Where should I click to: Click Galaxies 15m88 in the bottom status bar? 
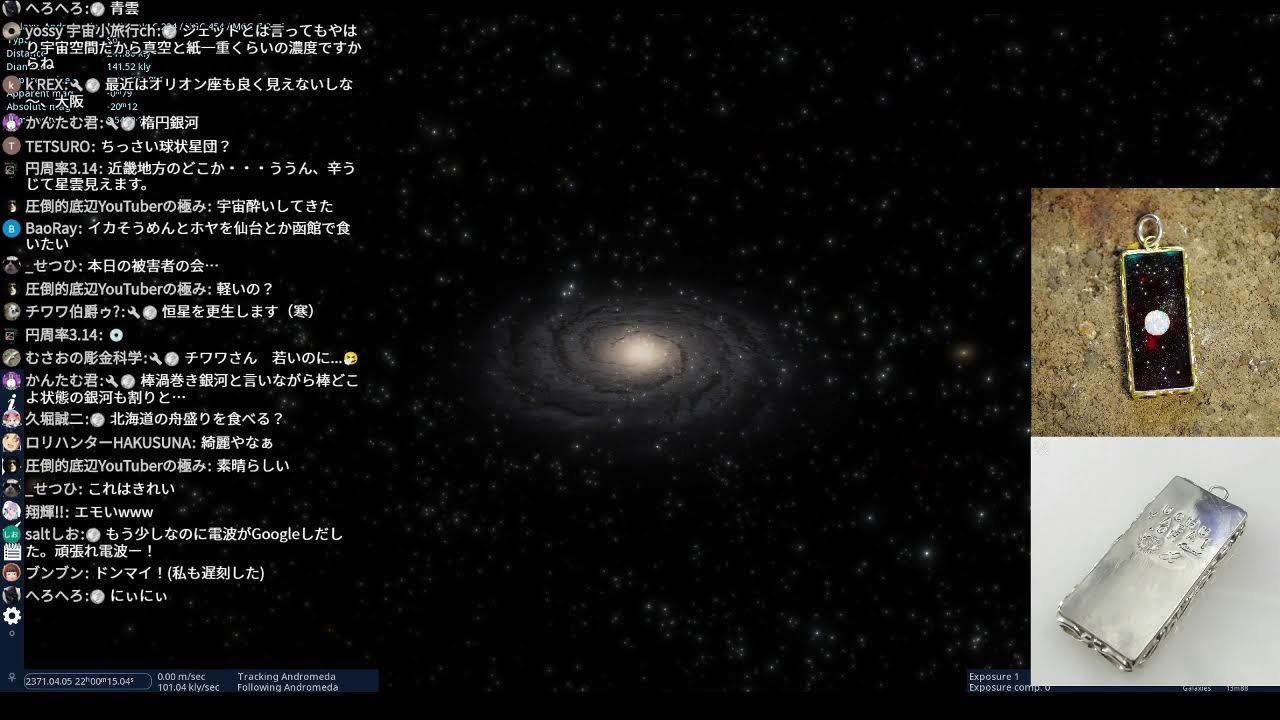1215,687
